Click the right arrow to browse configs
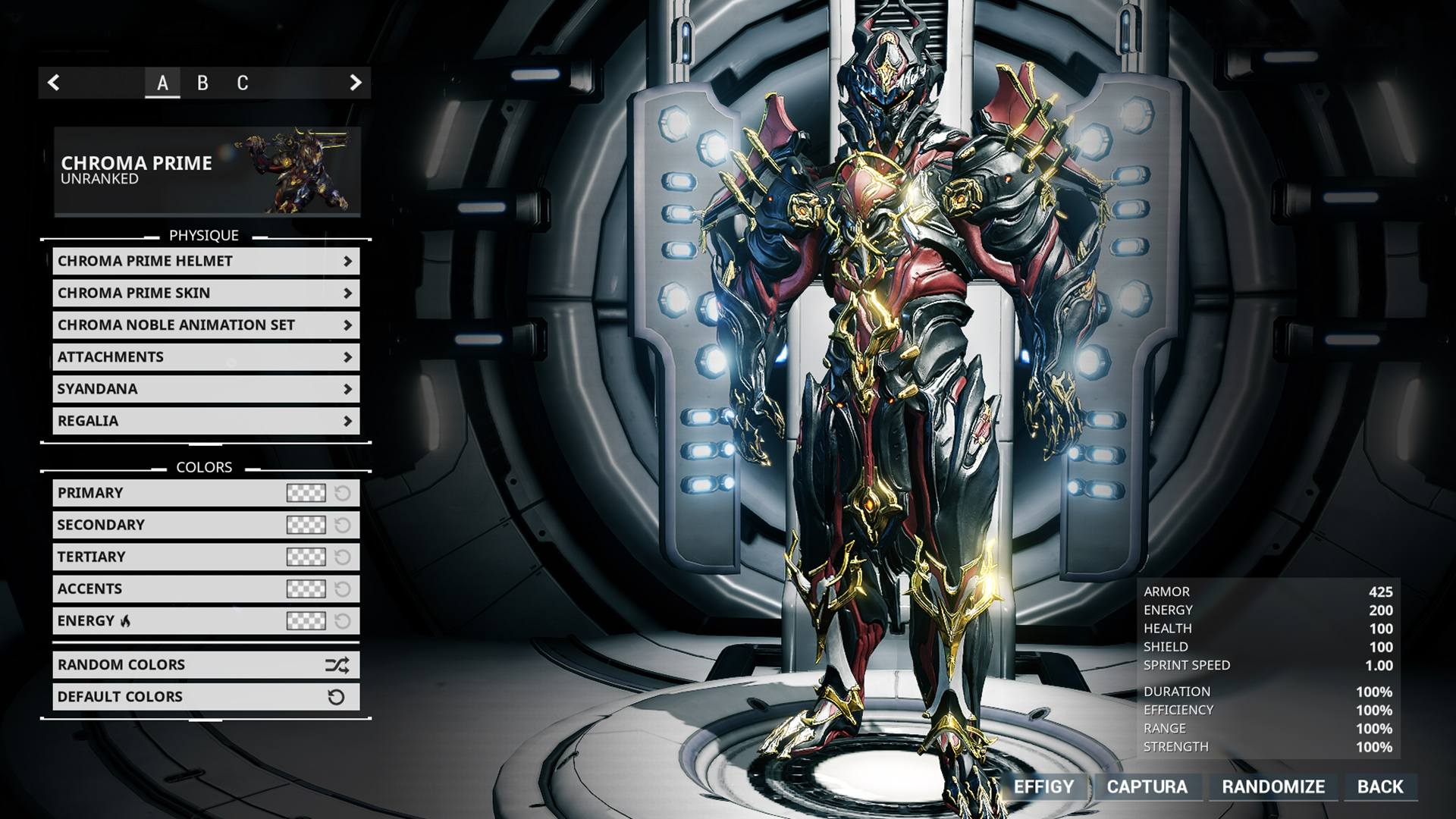This screenshot has width=1456, height=819. [x=355, y=83]
